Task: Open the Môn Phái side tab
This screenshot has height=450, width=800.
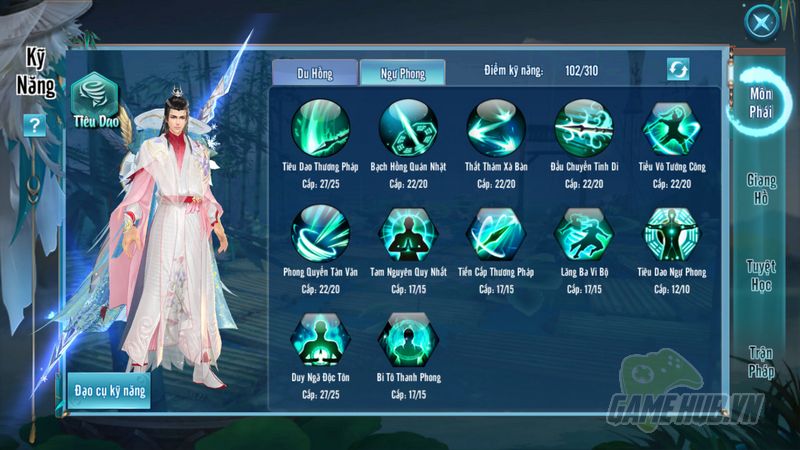Action: pyautogui.click(x=762, y=104)
